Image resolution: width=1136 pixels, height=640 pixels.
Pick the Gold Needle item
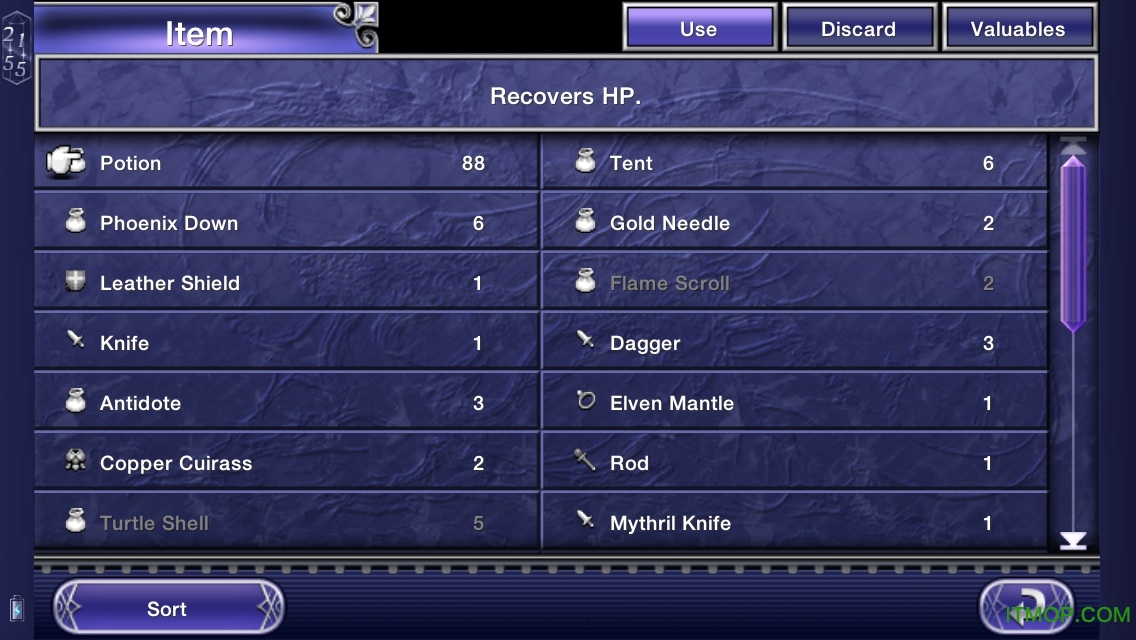(794, 223)
